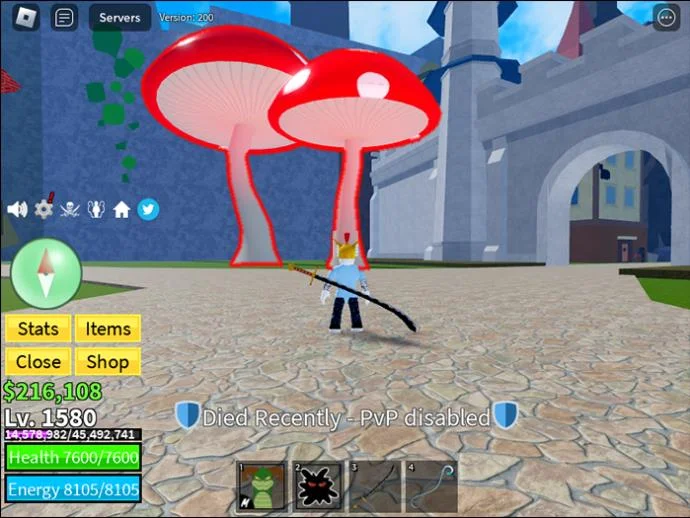Open the Servers list
This screenshot has height=518, width=690.
point(119,17)
